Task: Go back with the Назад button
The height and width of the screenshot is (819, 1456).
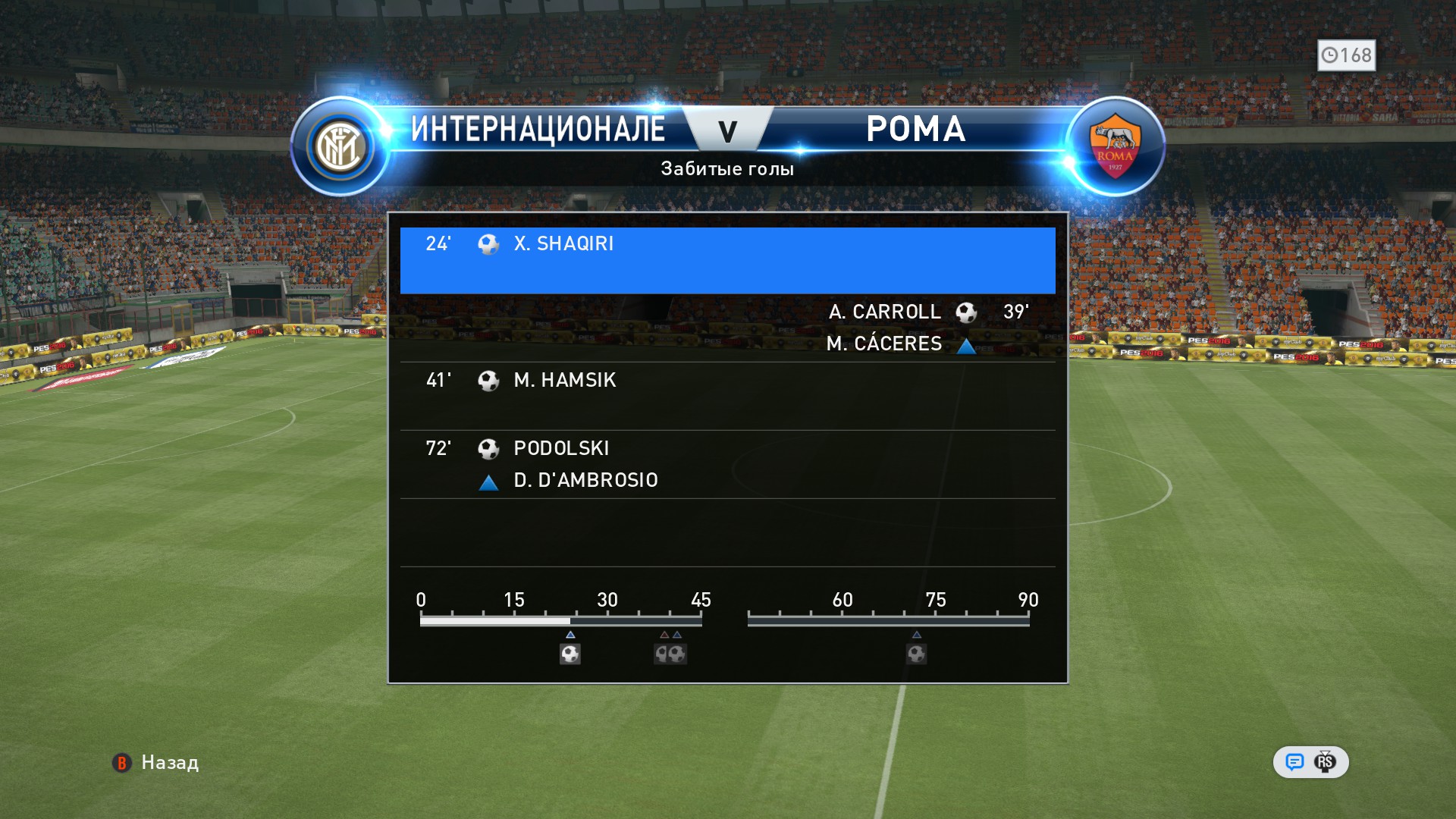Action: coord(156,763)
